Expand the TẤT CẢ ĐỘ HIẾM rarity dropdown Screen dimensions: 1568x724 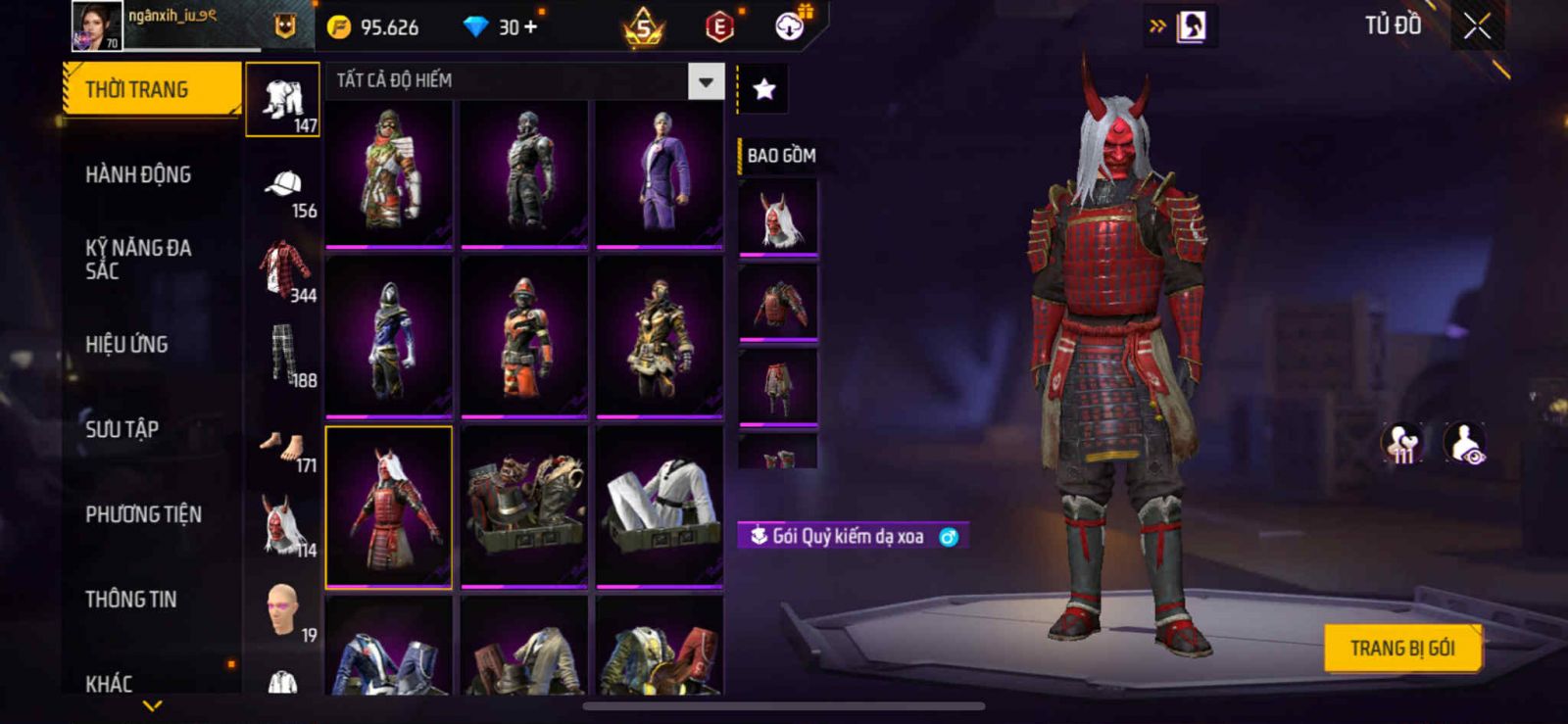click(706, 81)
